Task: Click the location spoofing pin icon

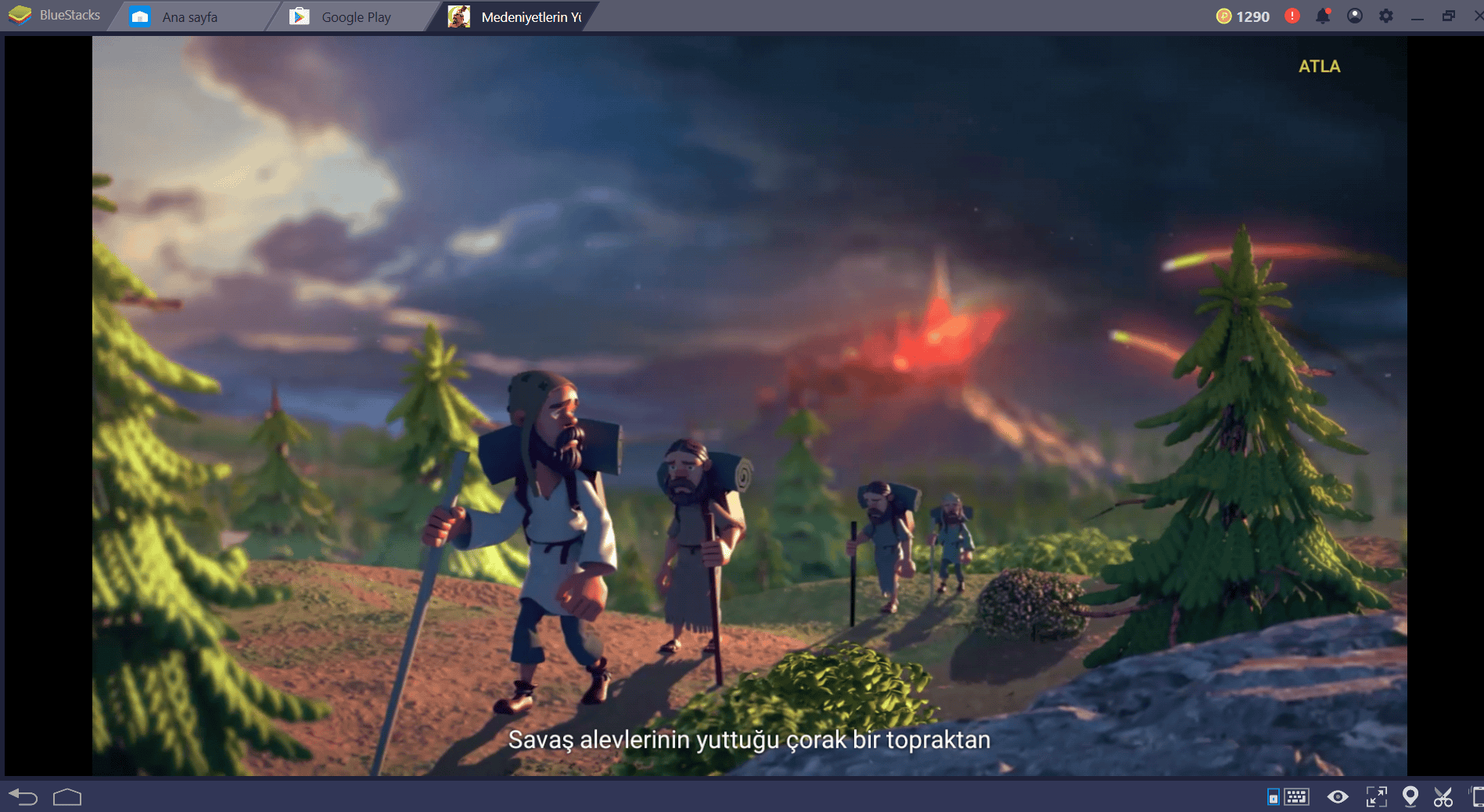Action: (1411, 796)
